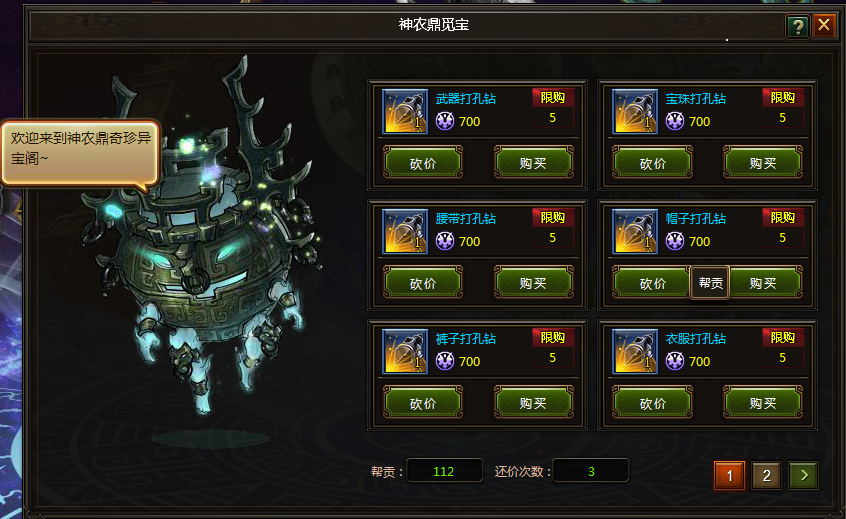The height and width of the screenshot is (519, 846).
Task: Bargain (砍价) on 武器打孔钻
Action: pos(423,163)
